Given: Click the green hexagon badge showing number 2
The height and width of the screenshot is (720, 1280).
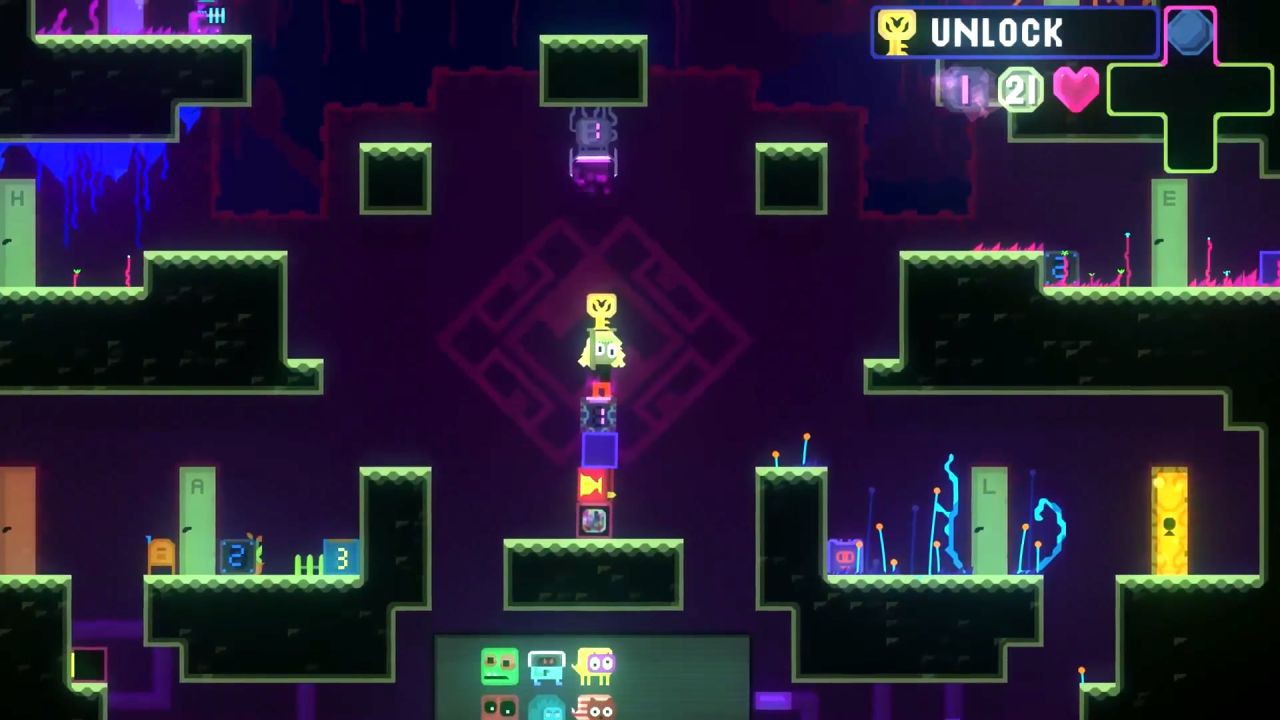Looking at the screenshot, I should (x=1021, y=89).
